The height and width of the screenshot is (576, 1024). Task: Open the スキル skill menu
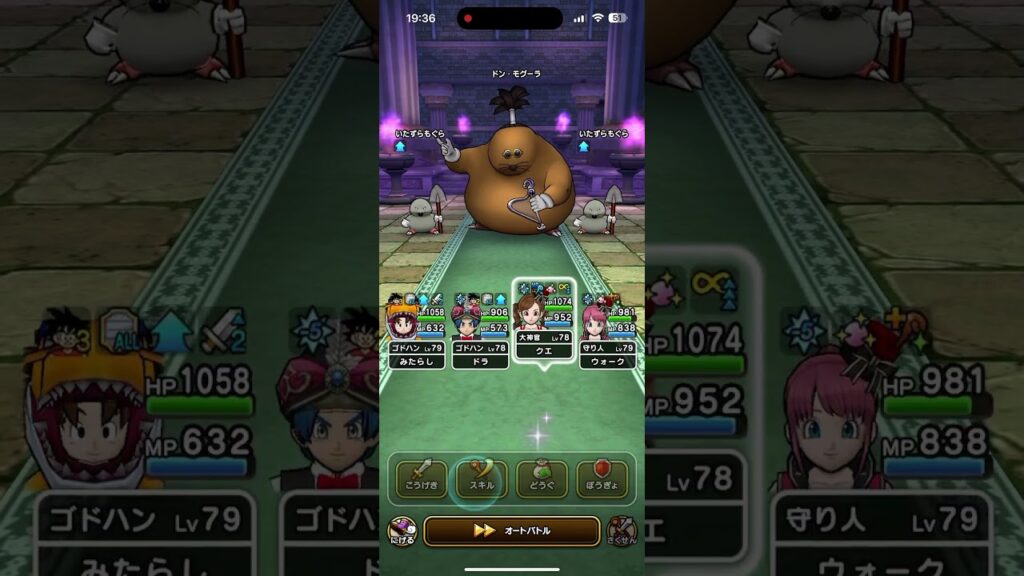[x=481, y=479]
